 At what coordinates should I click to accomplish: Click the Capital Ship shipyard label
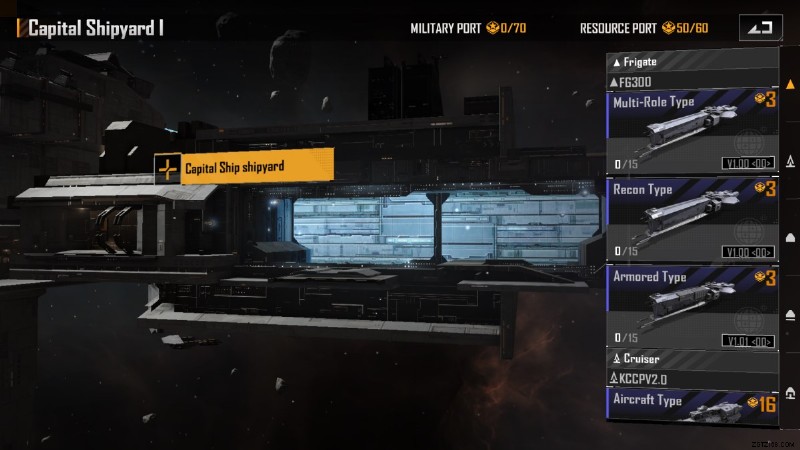tap(245, 168)
